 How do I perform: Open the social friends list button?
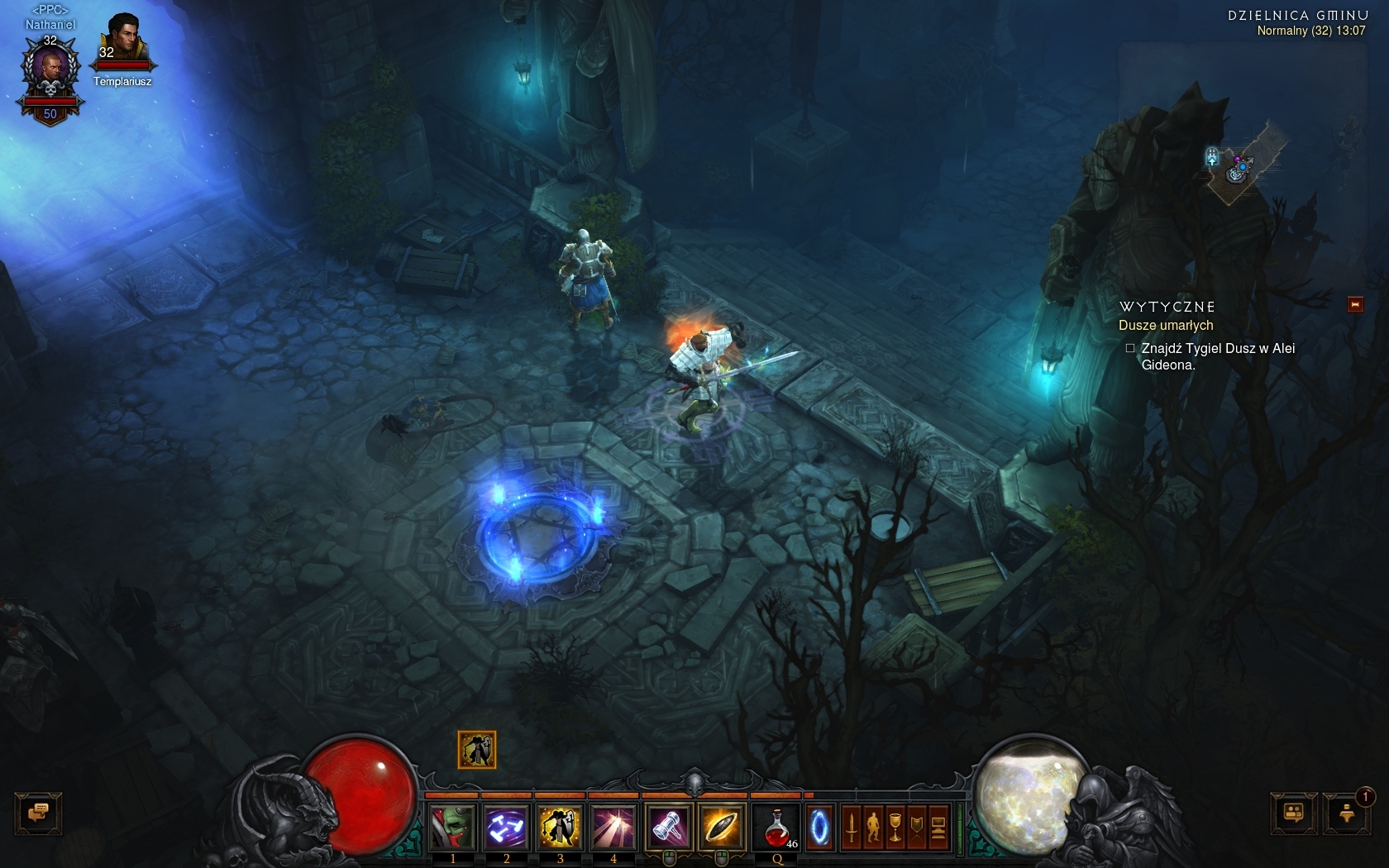tap(1294, 813)
